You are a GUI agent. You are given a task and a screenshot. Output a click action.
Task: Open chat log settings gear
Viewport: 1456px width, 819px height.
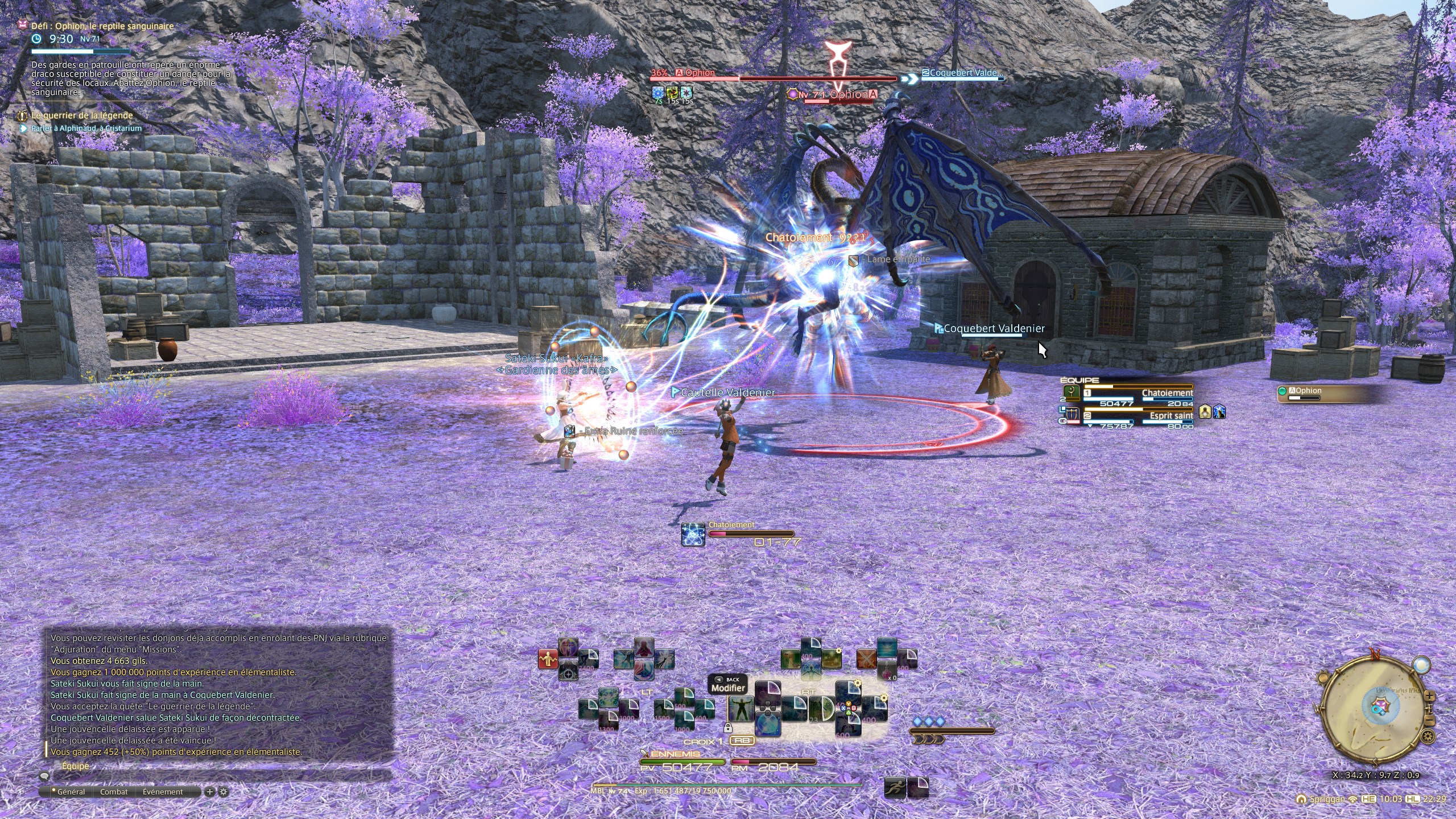[x=224, y=792]
